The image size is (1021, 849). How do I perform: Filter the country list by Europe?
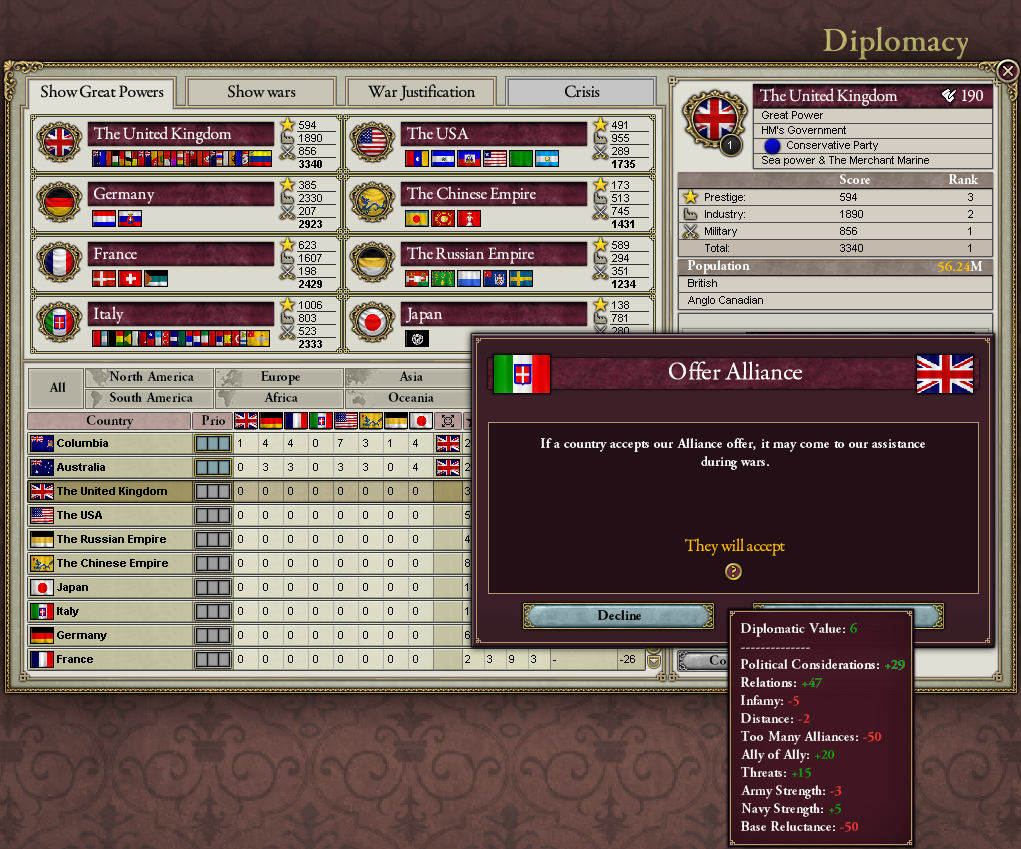(x=280, y=377)
